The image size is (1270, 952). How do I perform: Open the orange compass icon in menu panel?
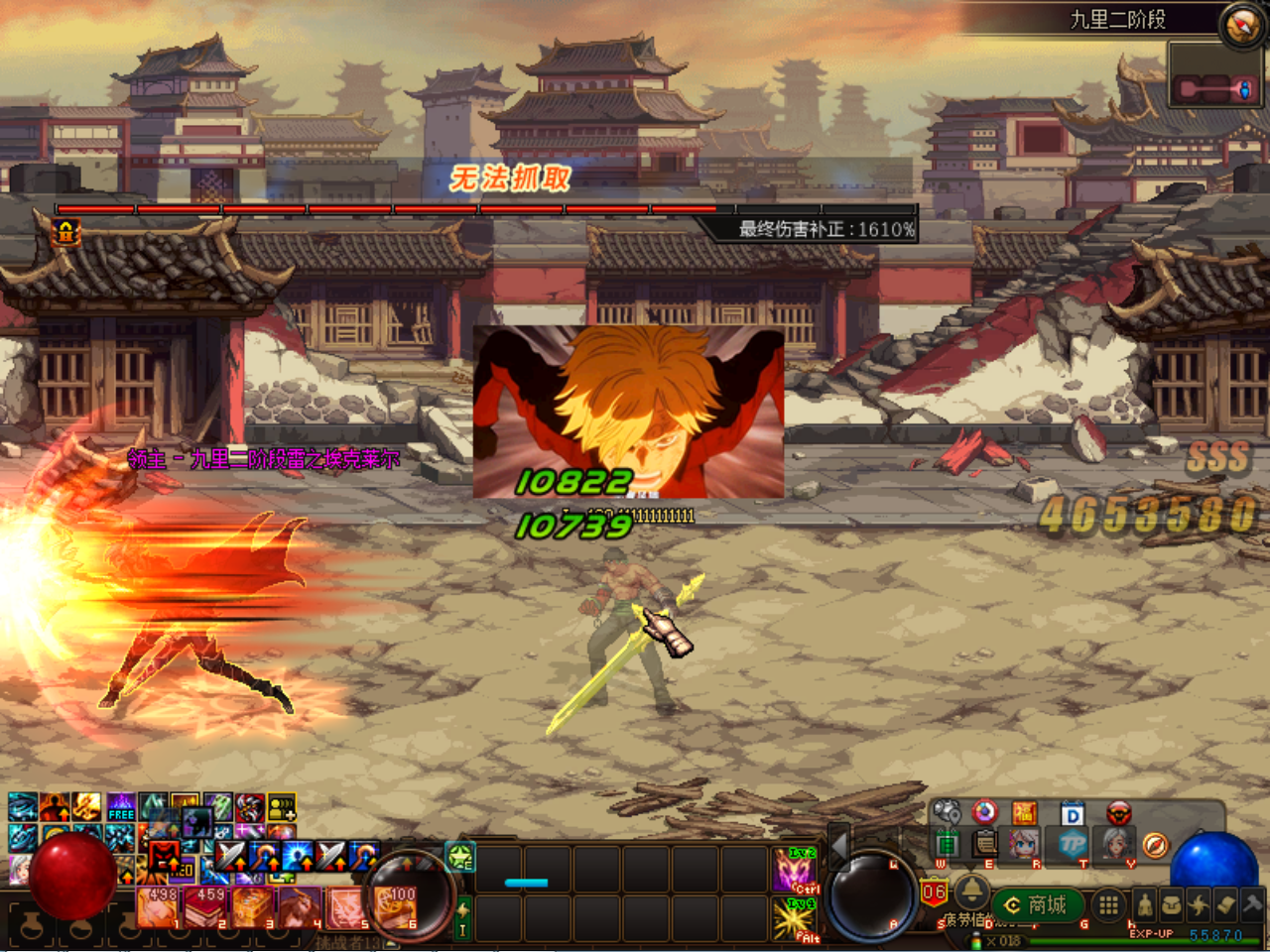coord(1155,845)
